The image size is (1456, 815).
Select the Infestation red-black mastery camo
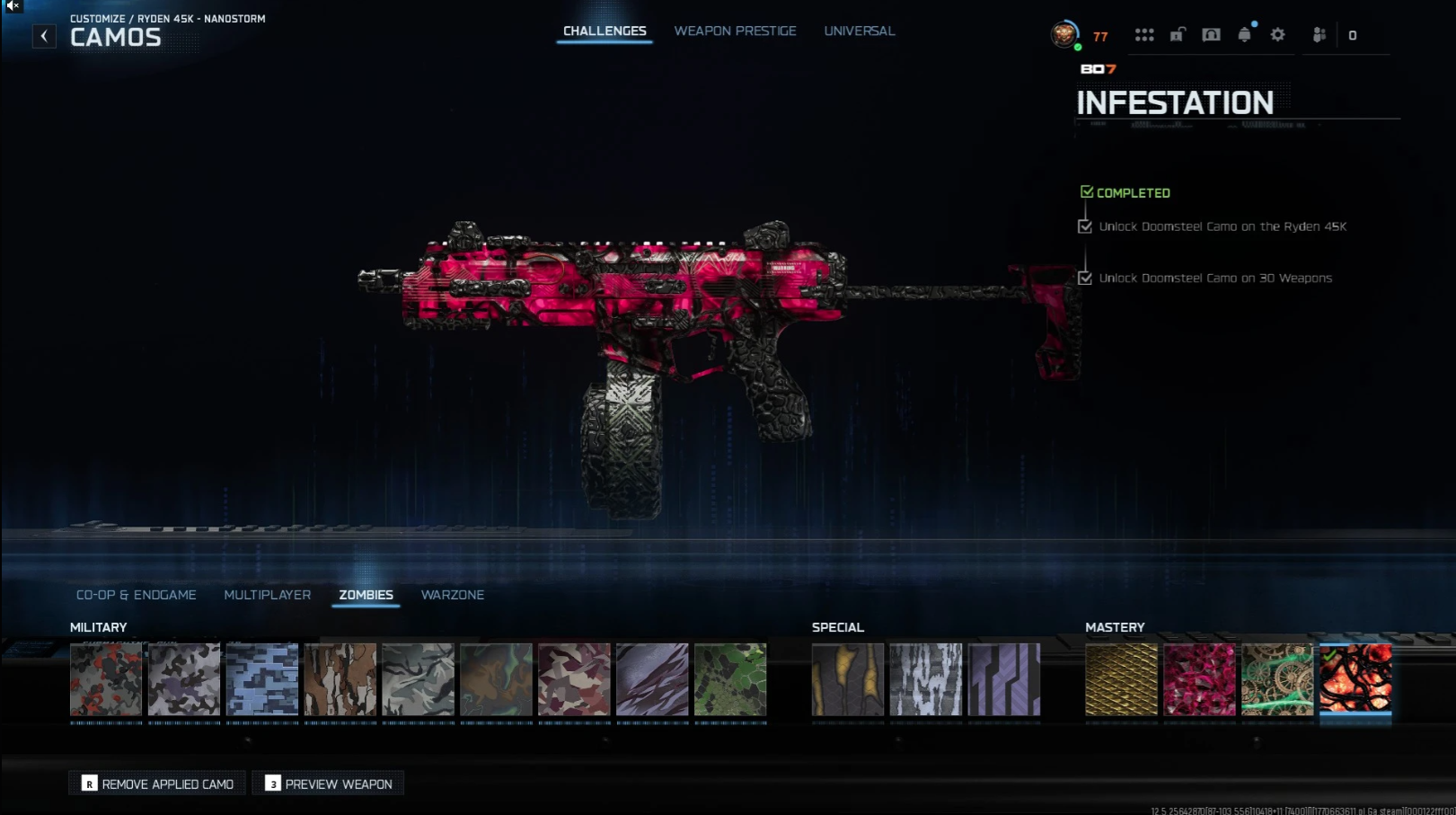pyautogui.click(x=1355, y=679)
